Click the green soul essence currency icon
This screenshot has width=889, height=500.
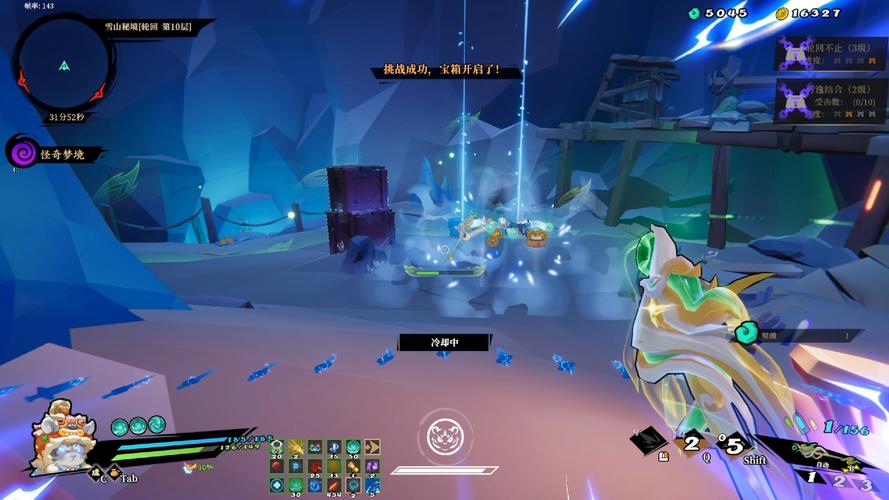[695, 13]
